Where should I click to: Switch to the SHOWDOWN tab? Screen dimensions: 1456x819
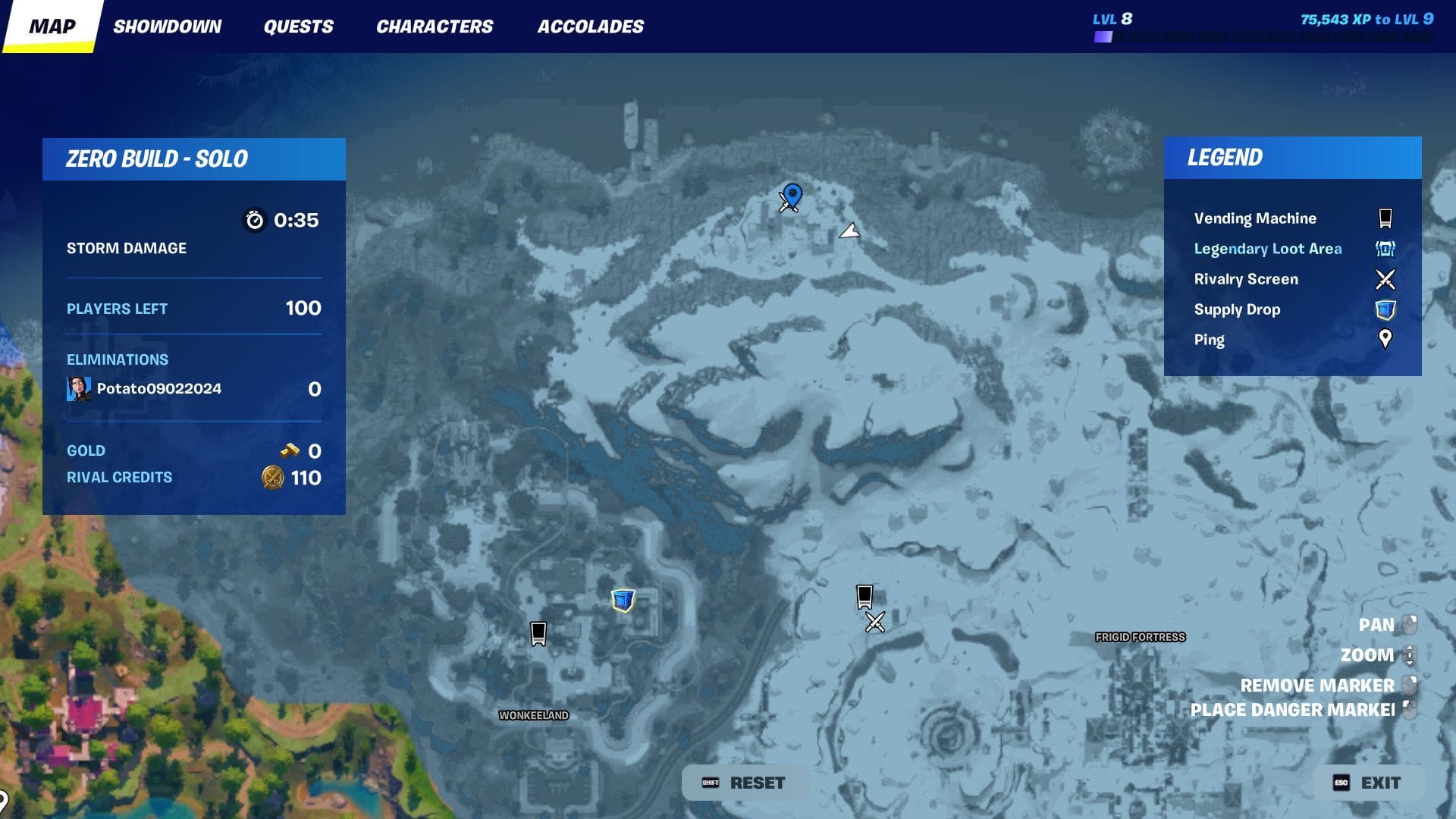coord(168,26)
